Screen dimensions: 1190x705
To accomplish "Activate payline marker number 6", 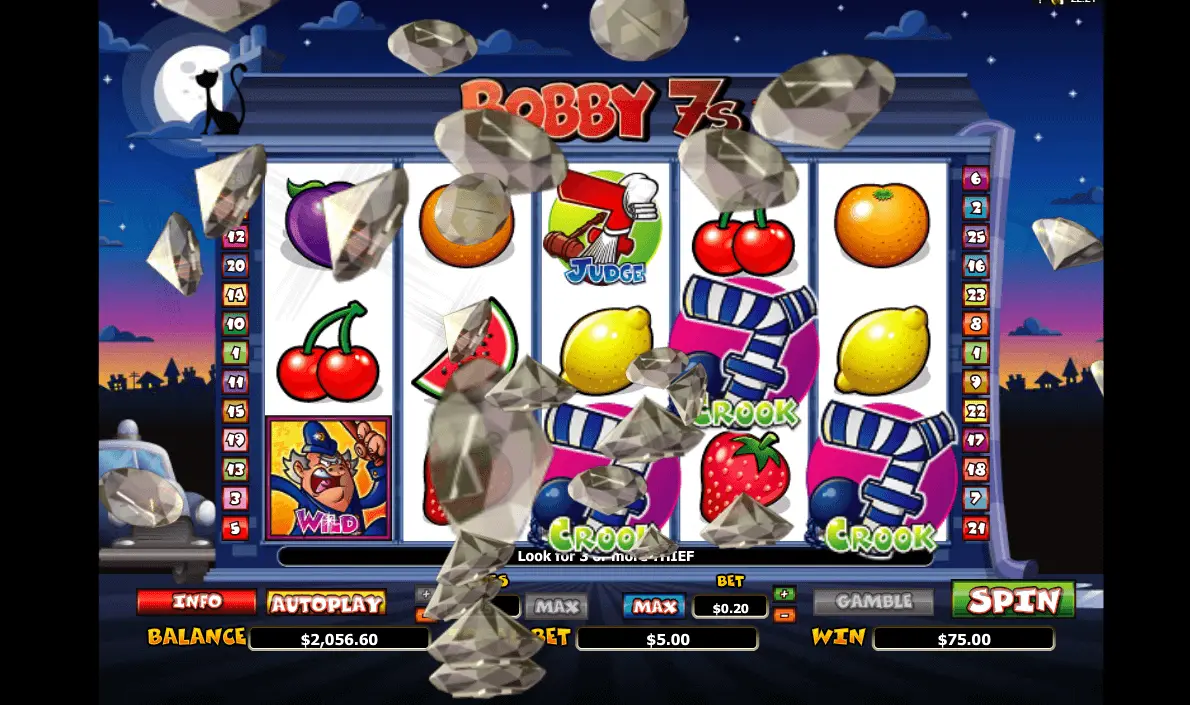I will coord(975,179).
